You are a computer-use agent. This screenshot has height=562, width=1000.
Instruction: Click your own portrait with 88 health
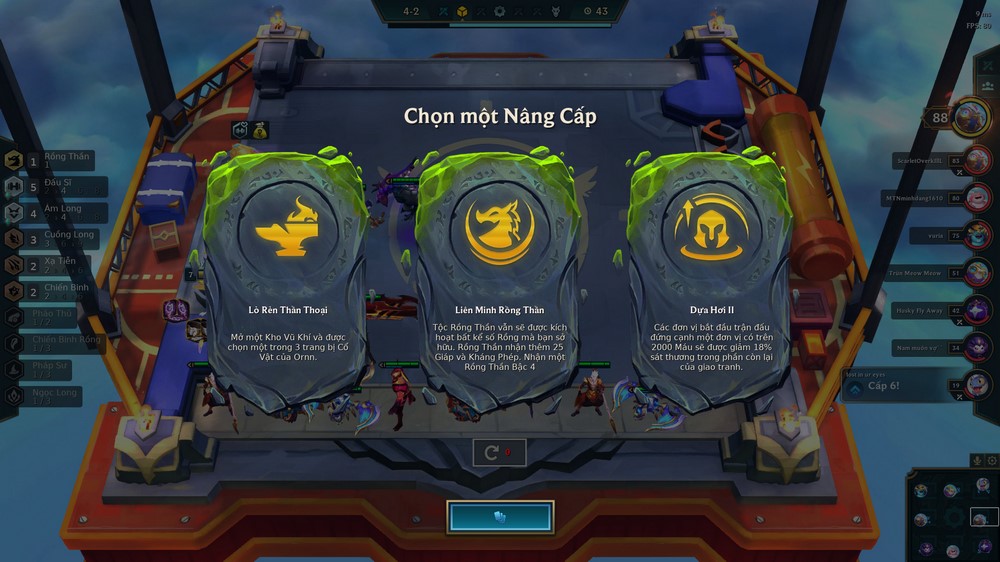click(968, 117)
